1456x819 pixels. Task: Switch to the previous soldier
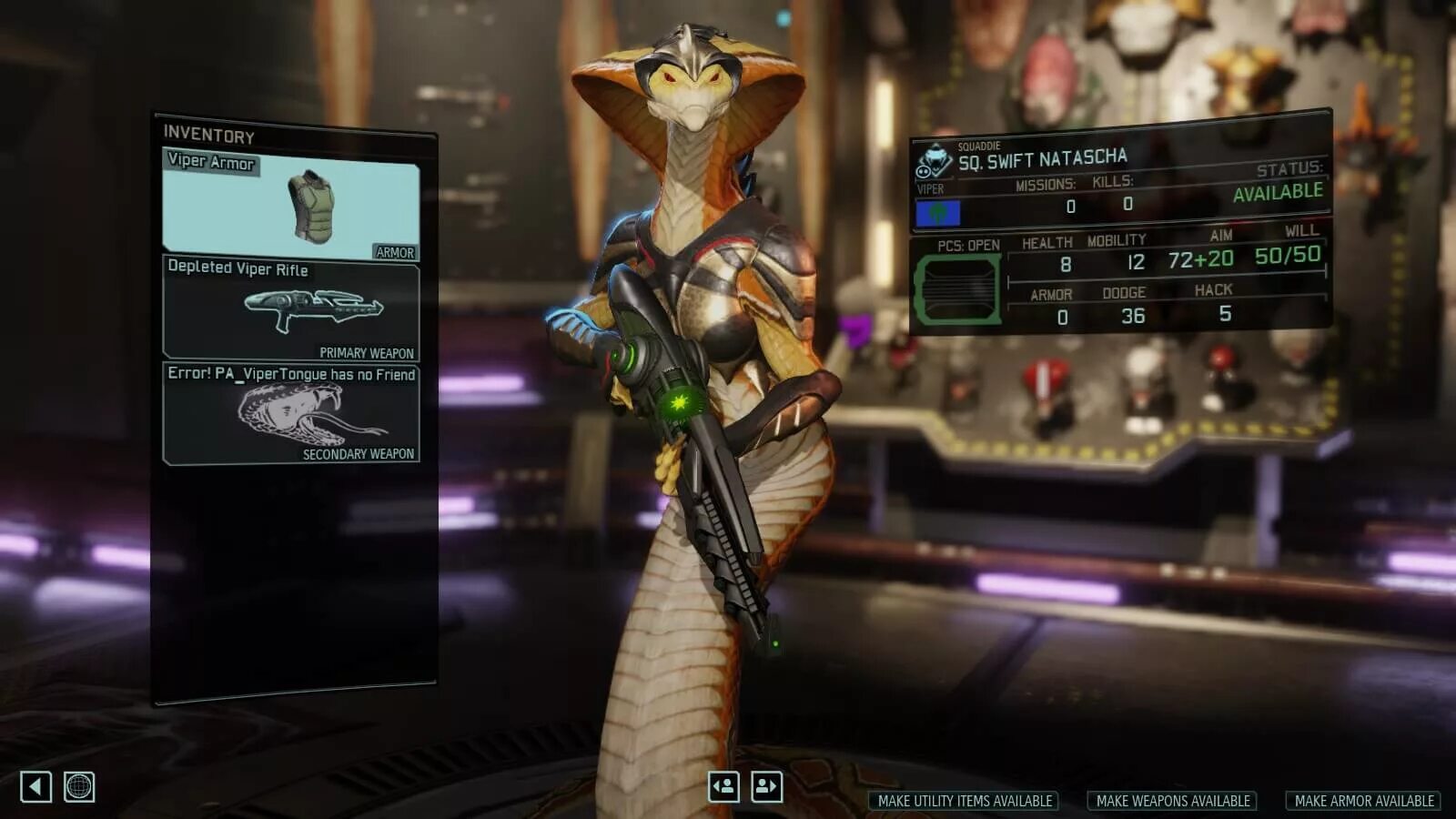723,786
